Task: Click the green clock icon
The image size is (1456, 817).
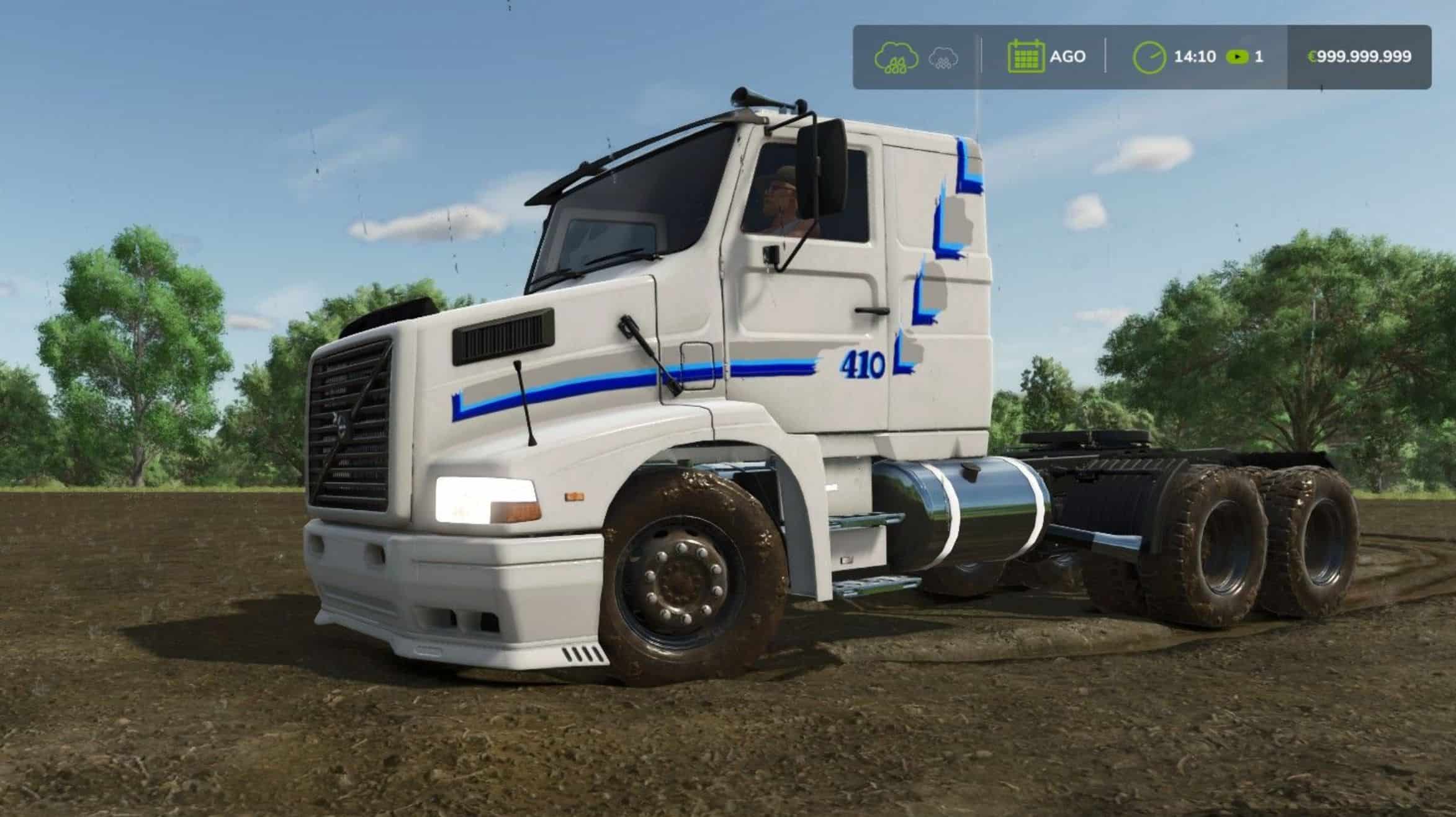Action: coord(1149,58)
